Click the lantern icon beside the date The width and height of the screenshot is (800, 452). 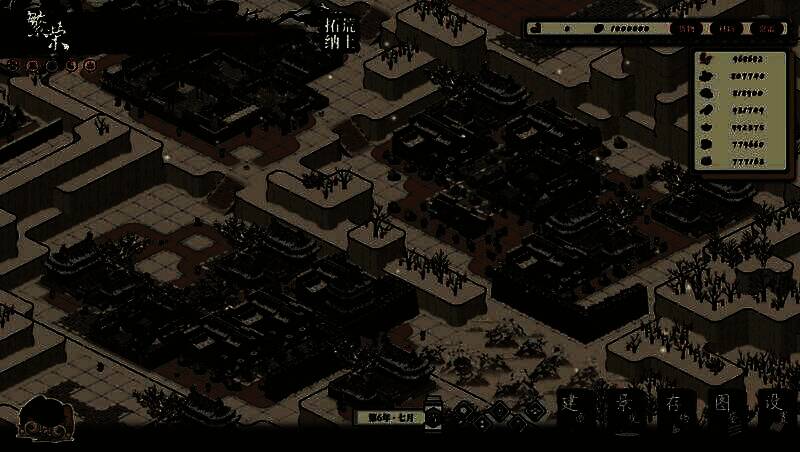point(435,414)
